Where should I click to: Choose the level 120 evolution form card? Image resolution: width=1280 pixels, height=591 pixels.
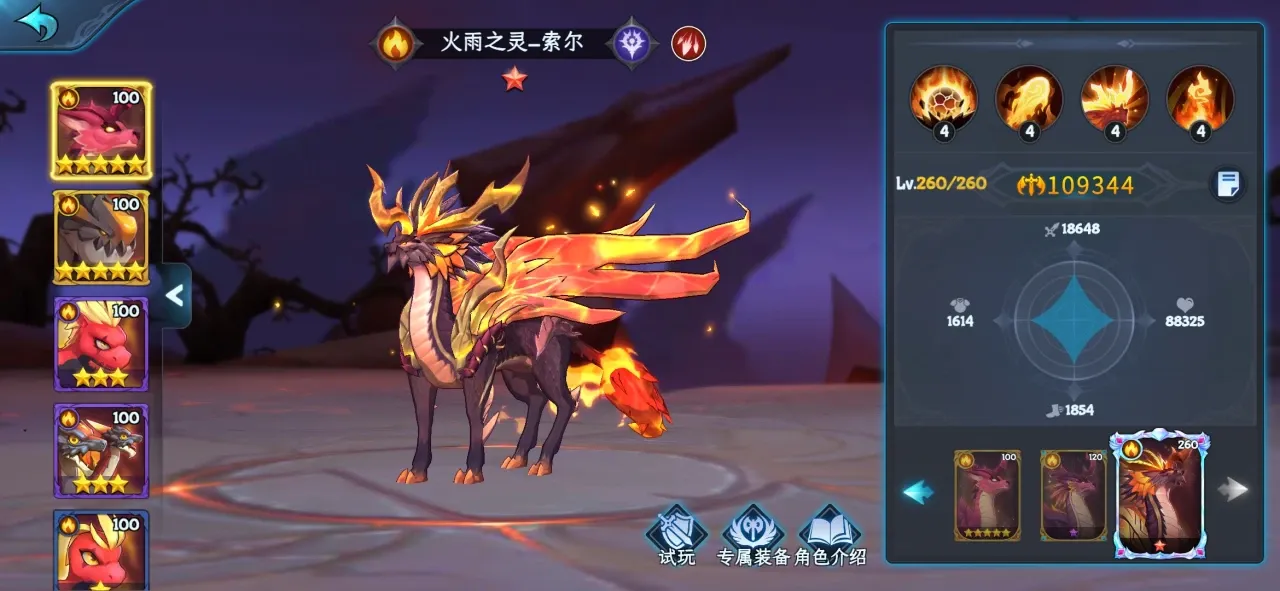pyautogui.click(x=1073, y=495)
